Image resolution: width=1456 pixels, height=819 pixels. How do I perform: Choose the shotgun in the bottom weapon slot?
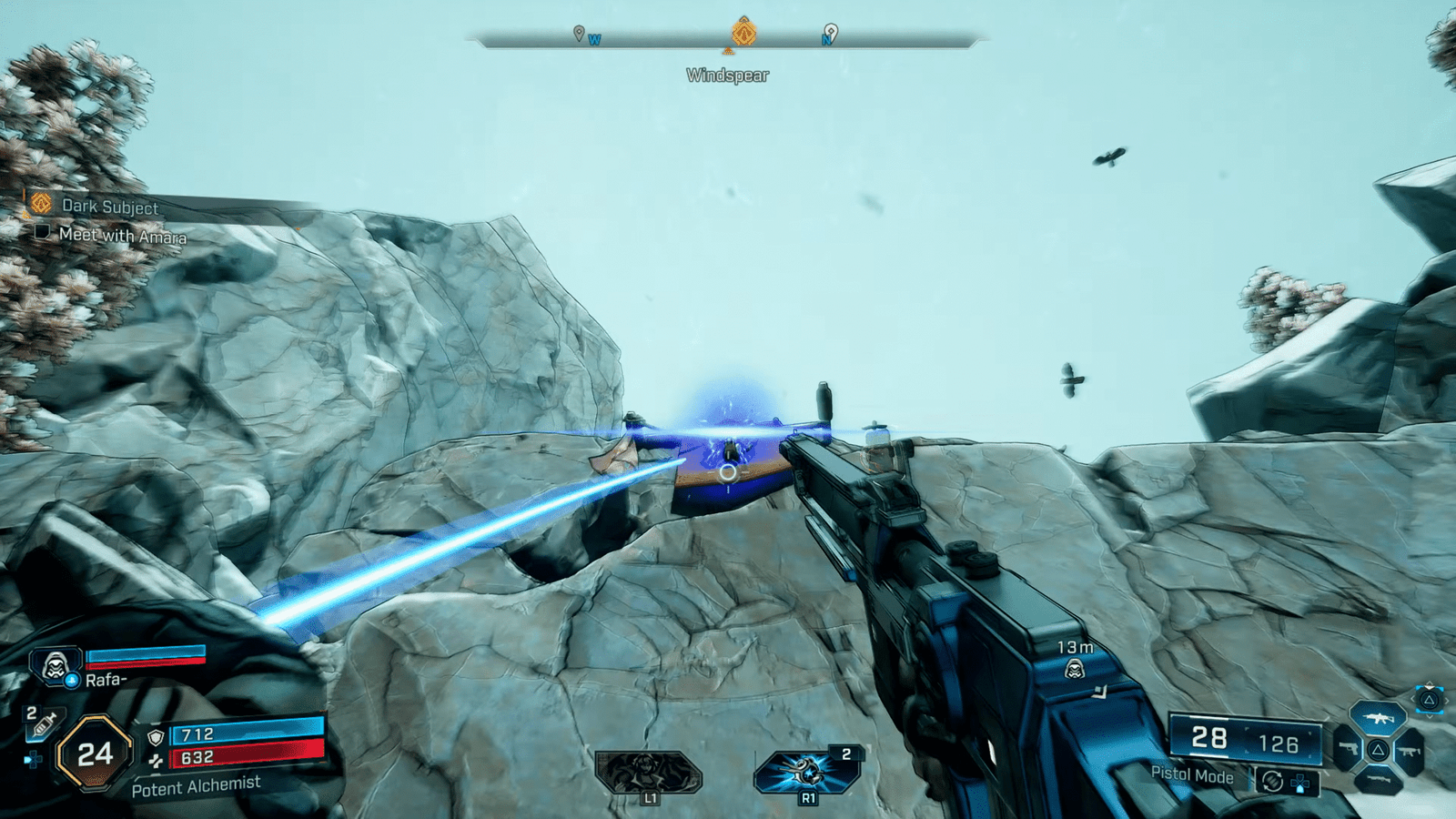(x=1378, y=780)
